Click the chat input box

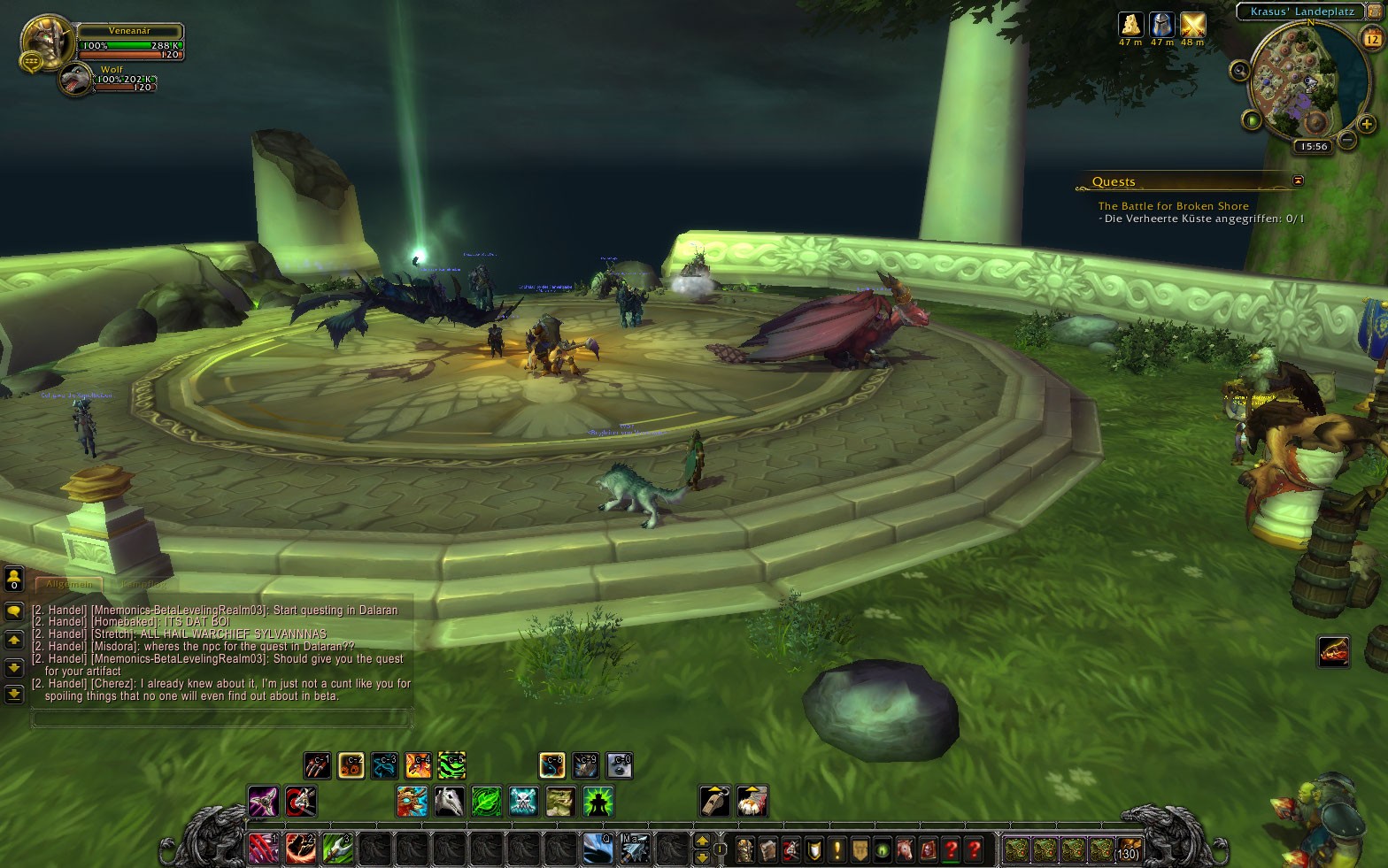221,718
